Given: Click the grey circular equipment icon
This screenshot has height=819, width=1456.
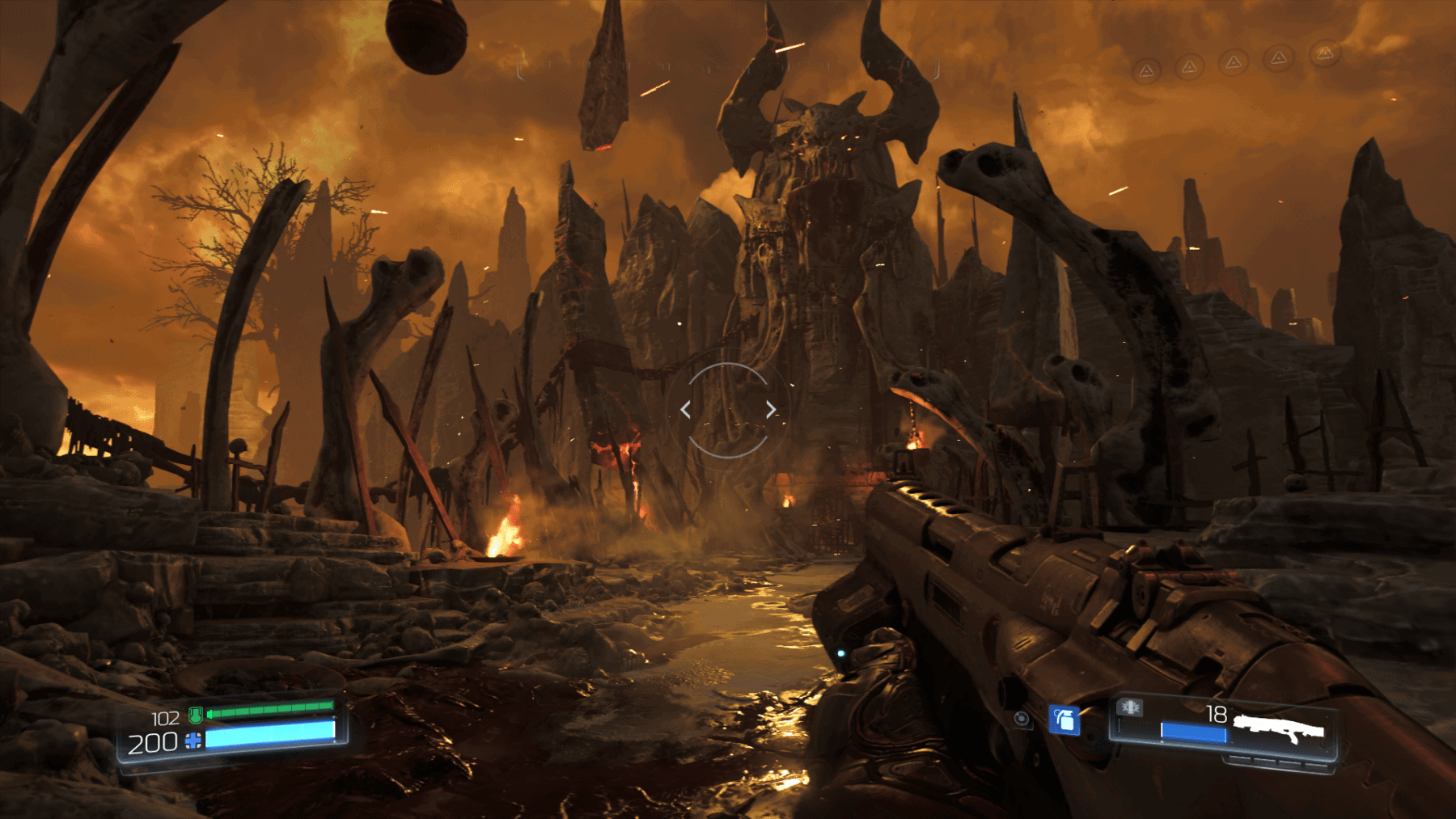Looking at the screenshot, I should [x=1022, y=719].
